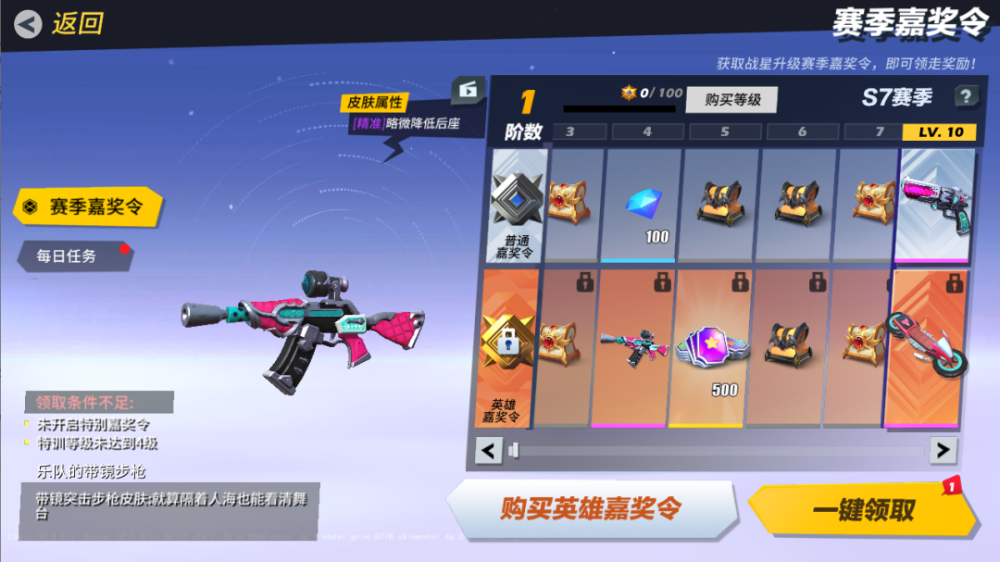Select the pink revolver LV. 10 reward

[936, 205]
